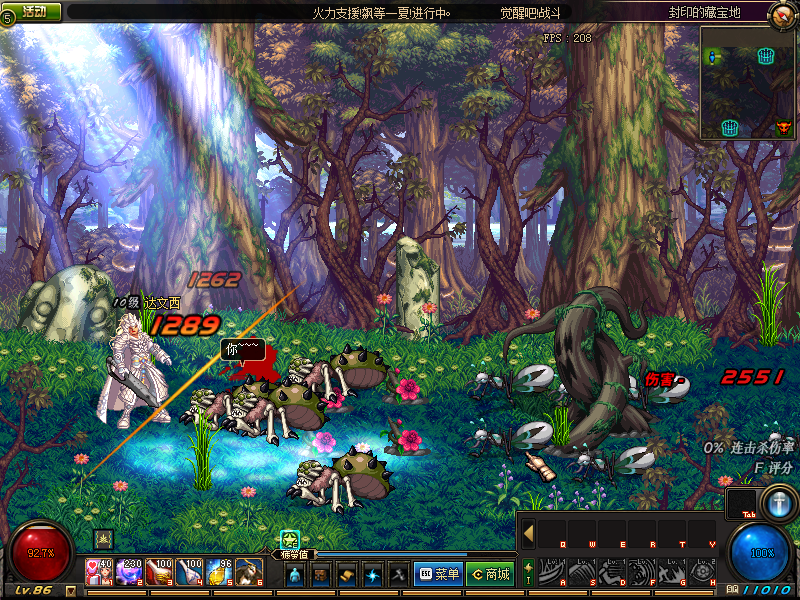Screen dimensions: 800x600
Task: Open the 菜单 (Menu) button
Action: click(438, 574)
